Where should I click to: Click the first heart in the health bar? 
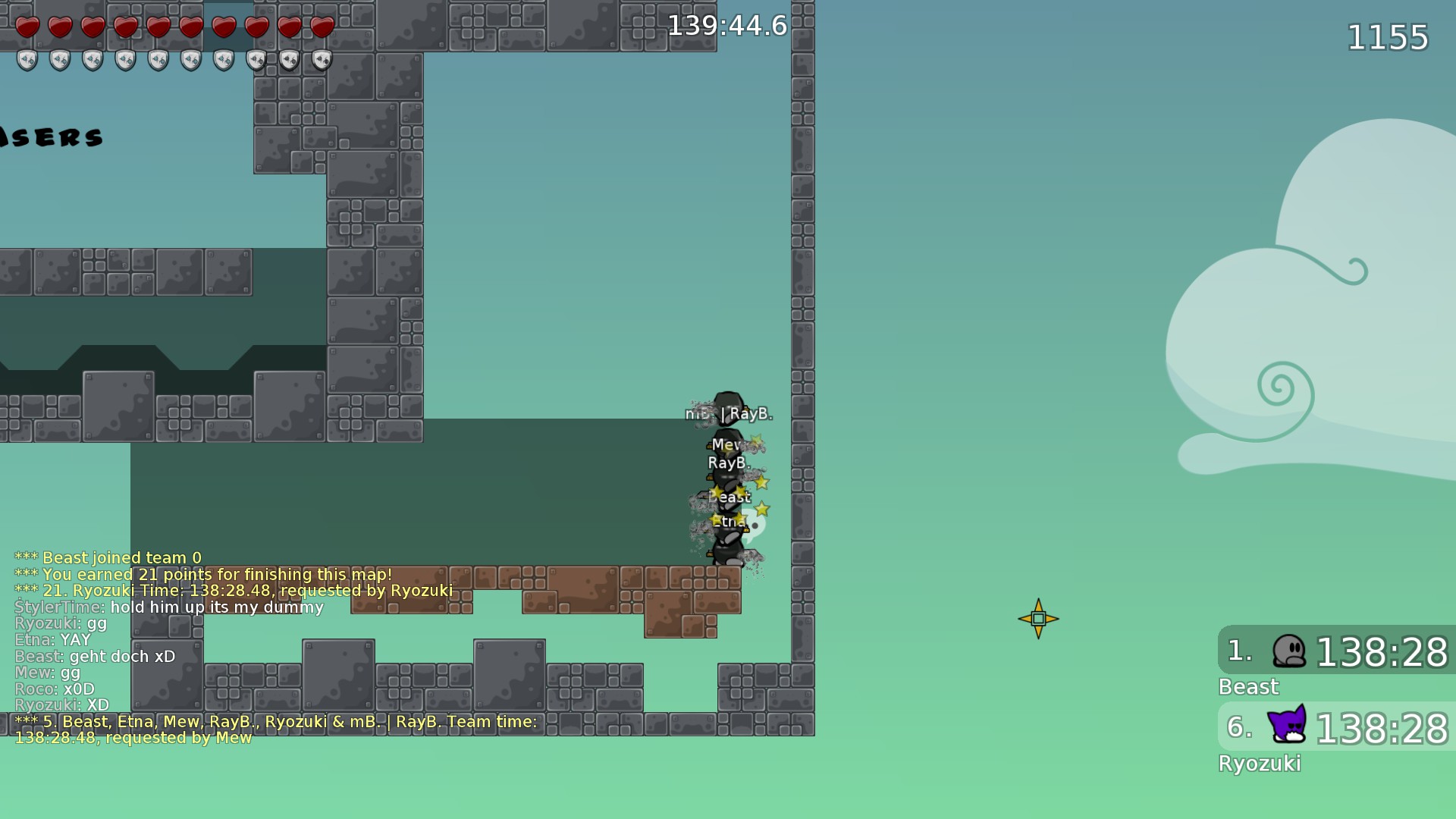(x=27, y=27)
